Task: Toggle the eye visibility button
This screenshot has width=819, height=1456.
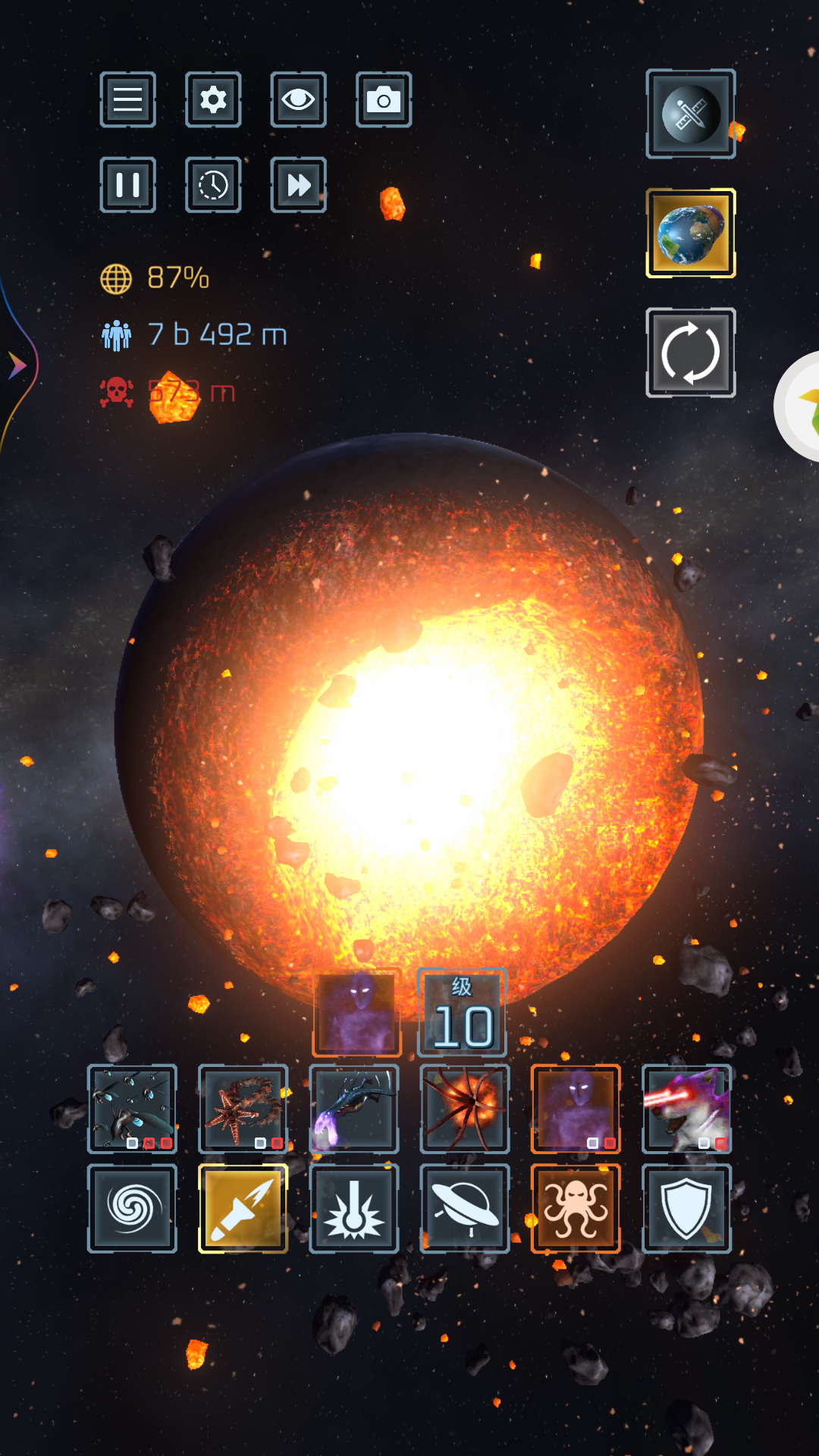Action: click(x=298, y=100)
